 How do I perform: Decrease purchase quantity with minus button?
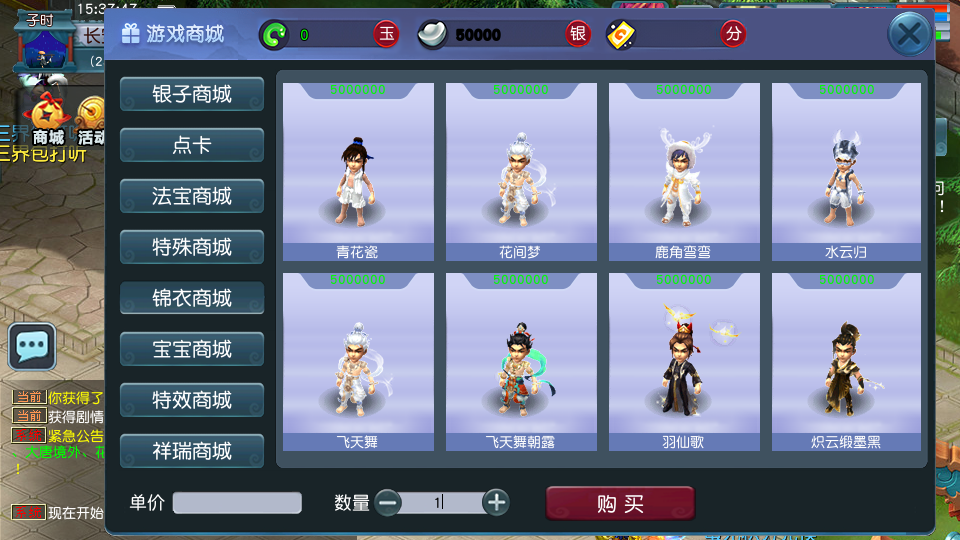pyautogui.click(x=389, y=503)
